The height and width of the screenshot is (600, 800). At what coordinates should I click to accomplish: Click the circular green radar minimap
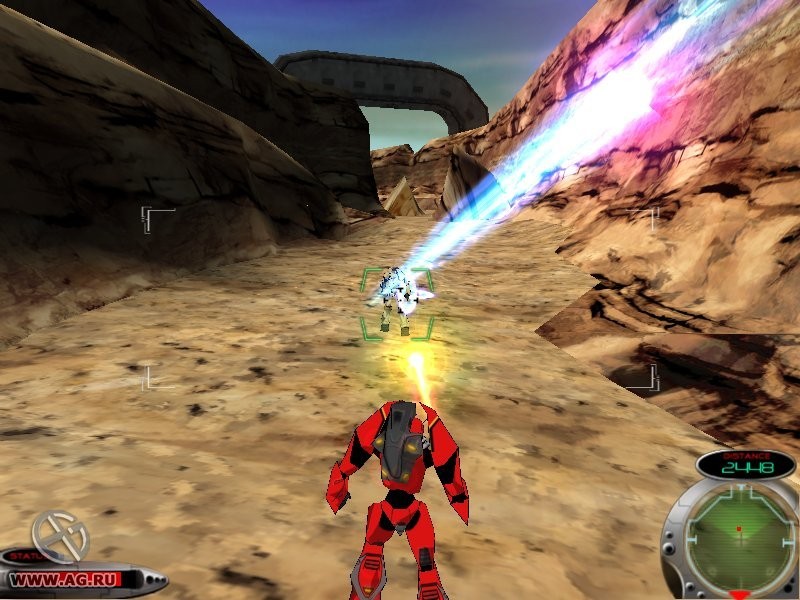tap(739, 536)
